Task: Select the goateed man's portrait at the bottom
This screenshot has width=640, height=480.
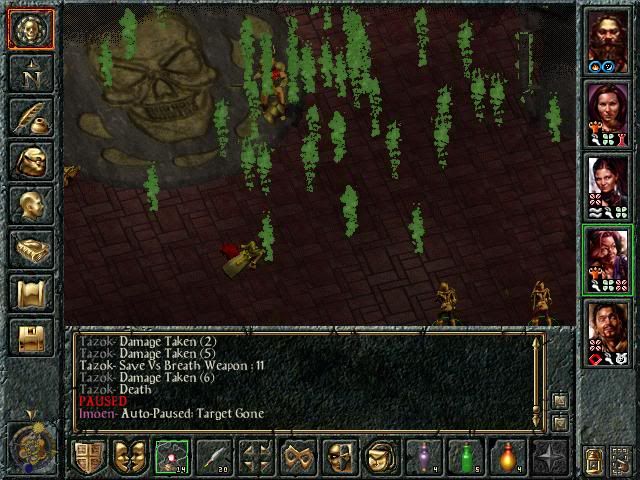Action: 607,330
